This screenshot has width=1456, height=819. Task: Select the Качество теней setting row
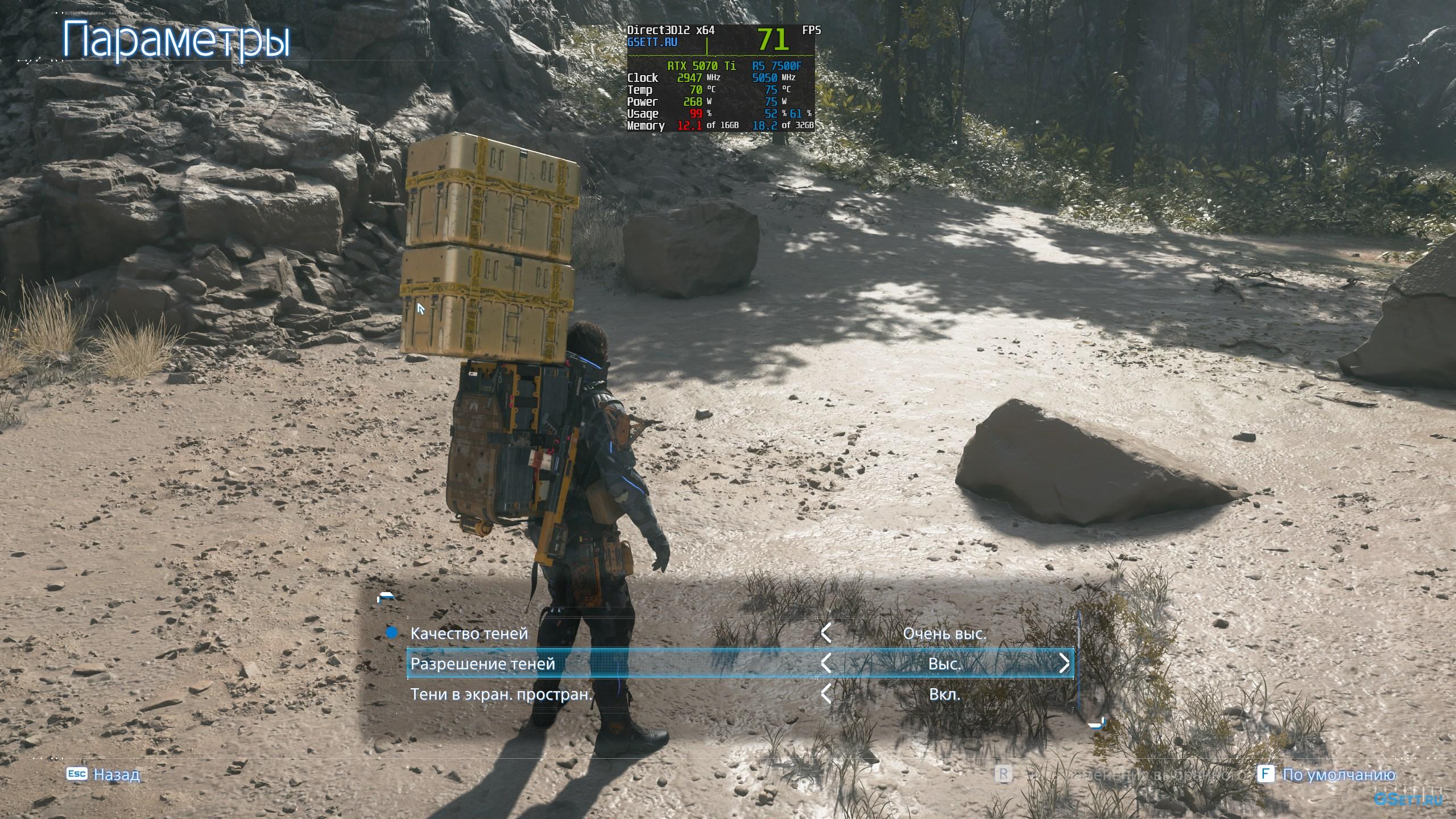click(469, 633)
